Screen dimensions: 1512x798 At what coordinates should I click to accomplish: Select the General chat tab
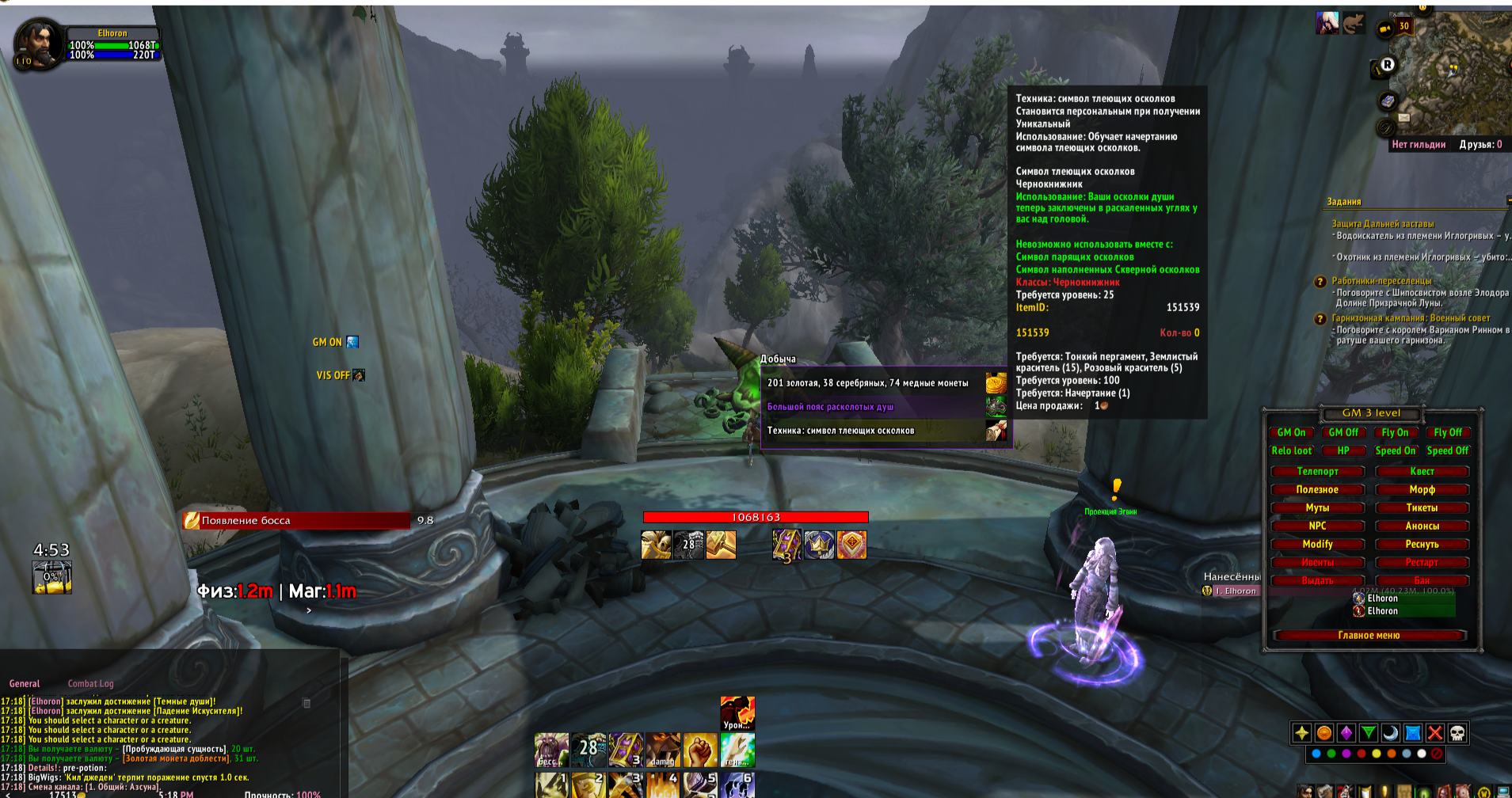click(x=25, y=684)
